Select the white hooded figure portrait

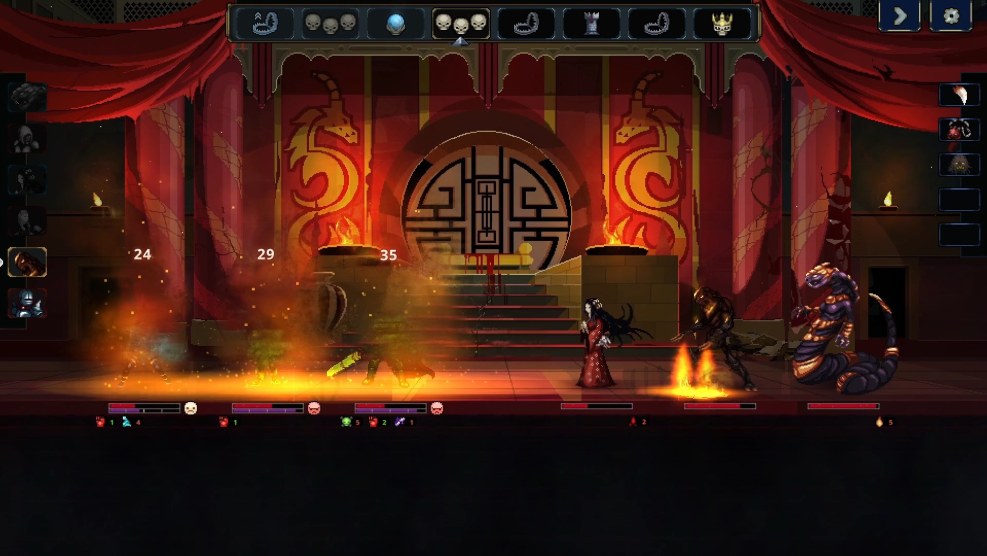coord(28,139)
